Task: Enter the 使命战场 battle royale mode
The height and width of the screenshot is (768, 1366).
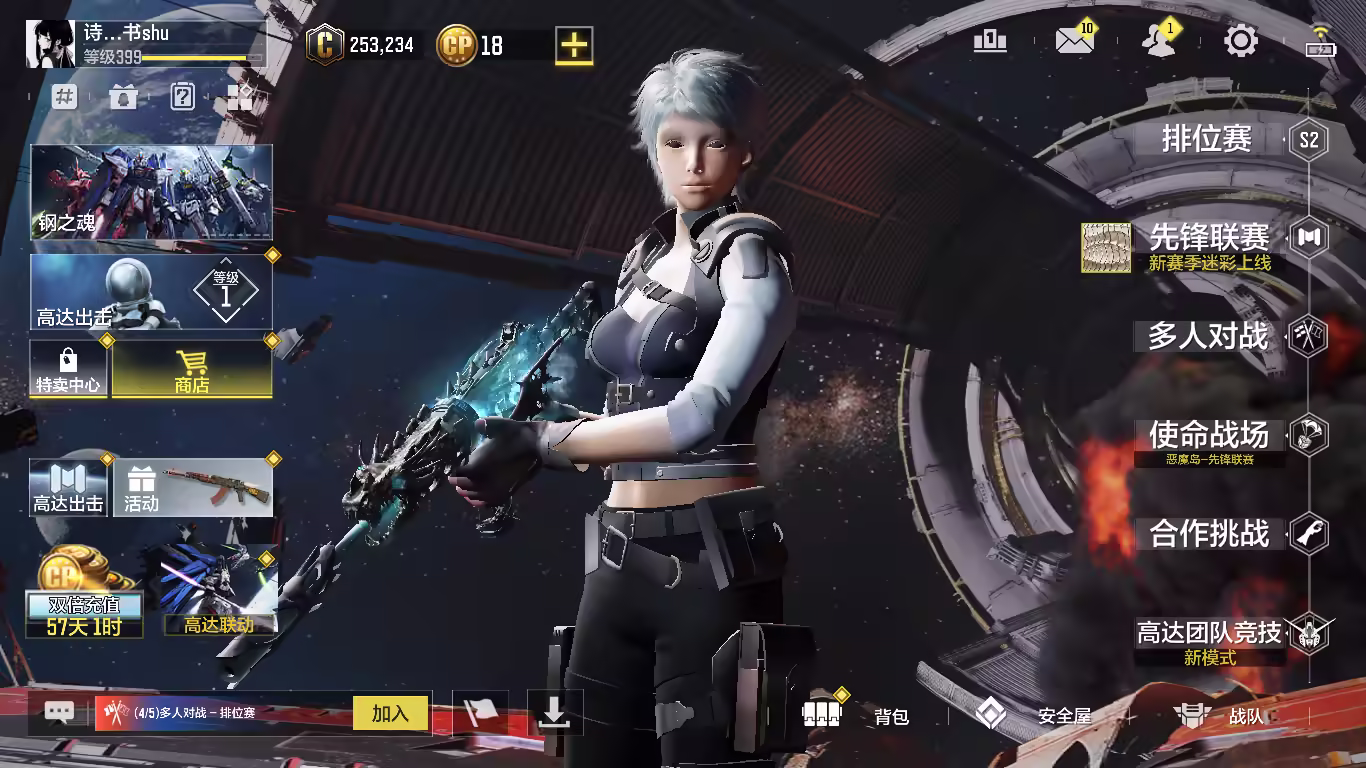Action: tap(1208, 435)
